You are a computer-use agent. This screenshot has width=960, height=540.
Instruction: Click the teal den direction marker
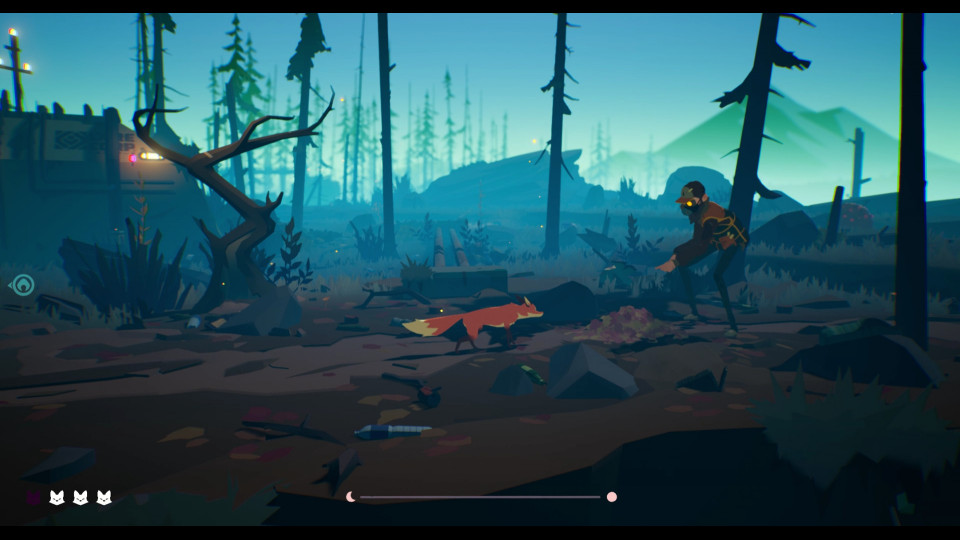pyautogui.click(x=22, y=286)
